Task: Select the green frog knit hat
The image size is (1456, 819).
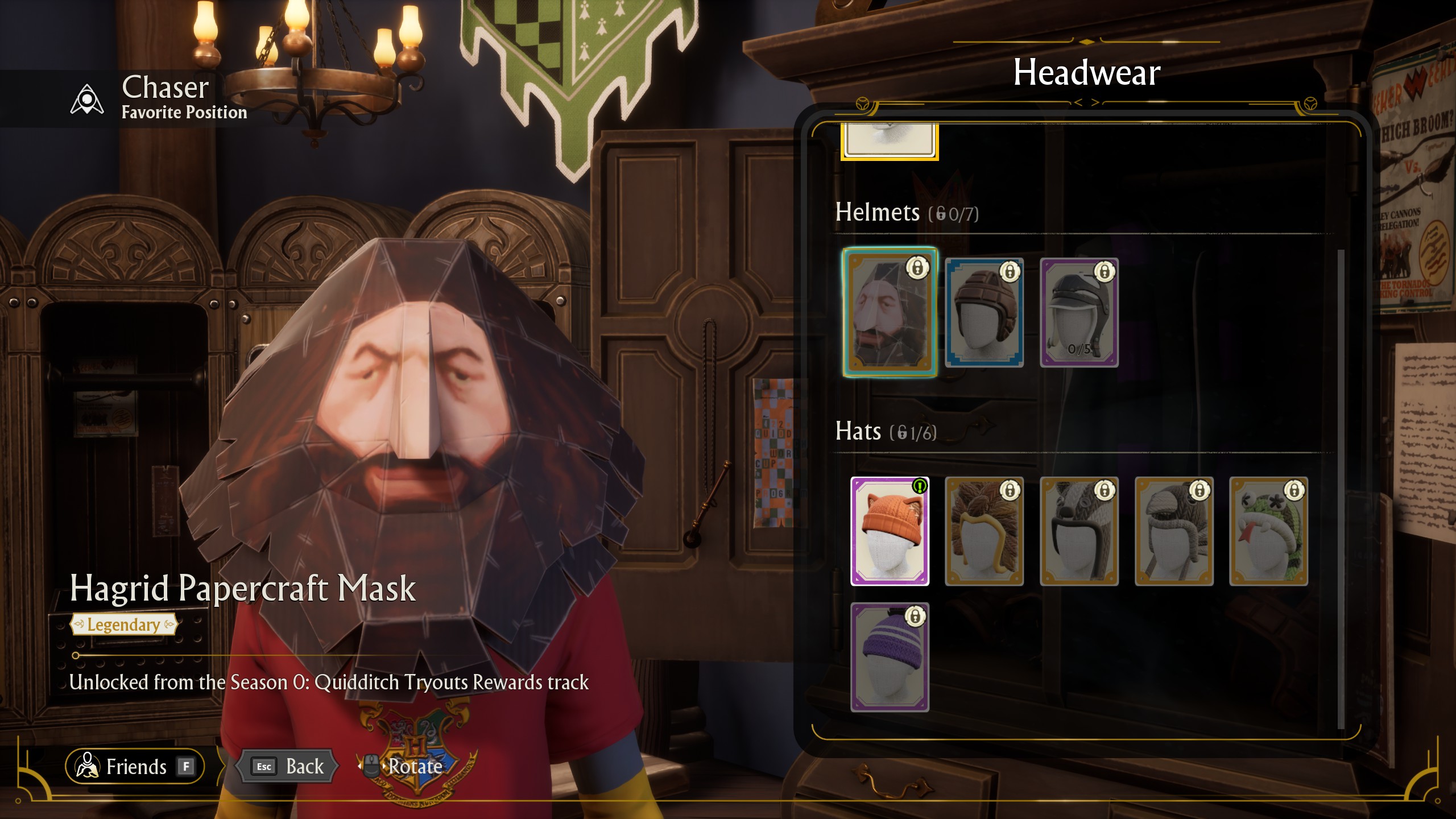Action: (1268, 531)
